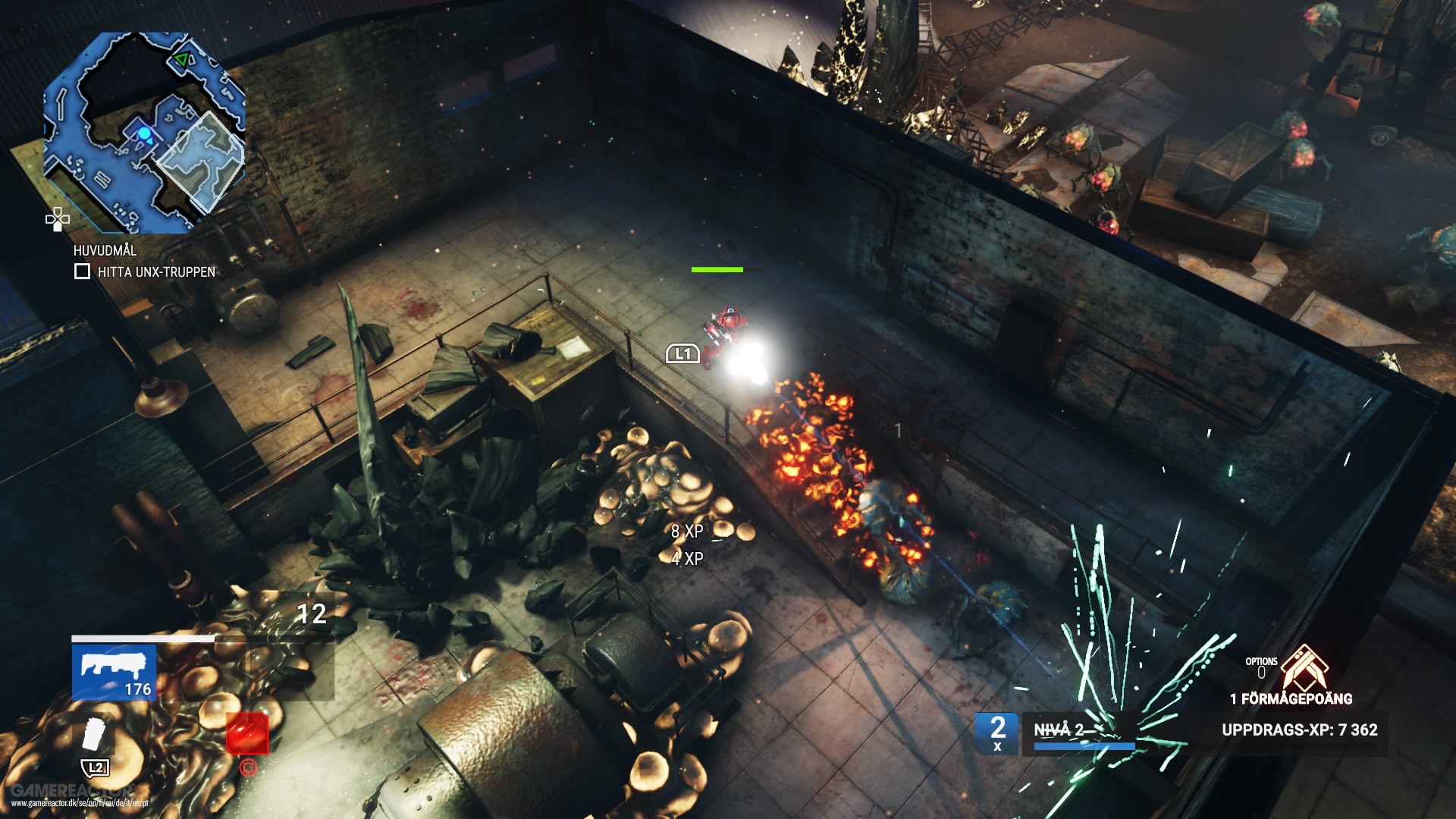The height and width of the screenshot is (819, 1456).
Task: Click the player arrow marker on the minimap
Action: pos(144,133)
